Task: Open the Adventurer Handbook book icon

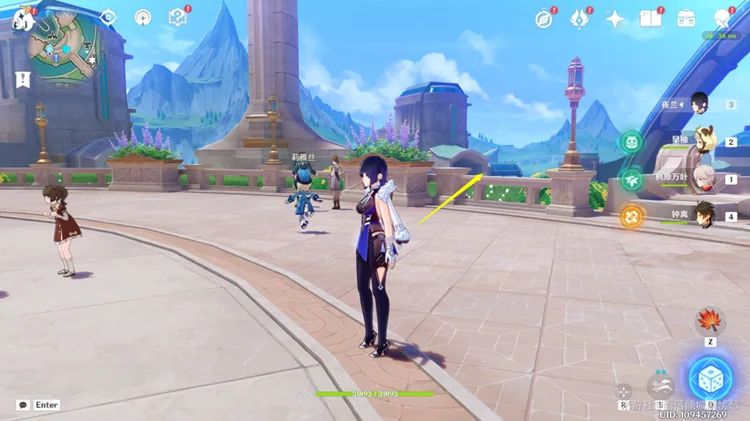Action: (x=651, y=19)
